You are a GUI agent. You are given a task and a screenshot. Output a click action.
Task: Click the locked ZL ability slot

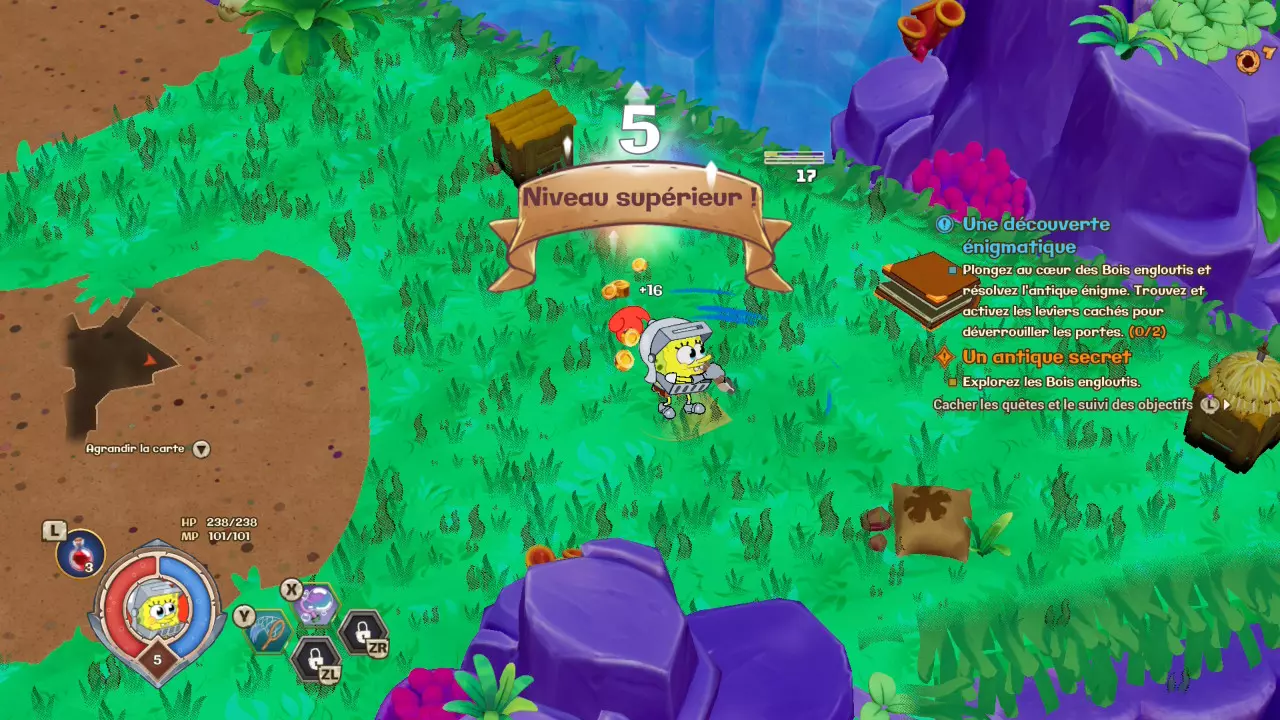[x=315, y=658]
